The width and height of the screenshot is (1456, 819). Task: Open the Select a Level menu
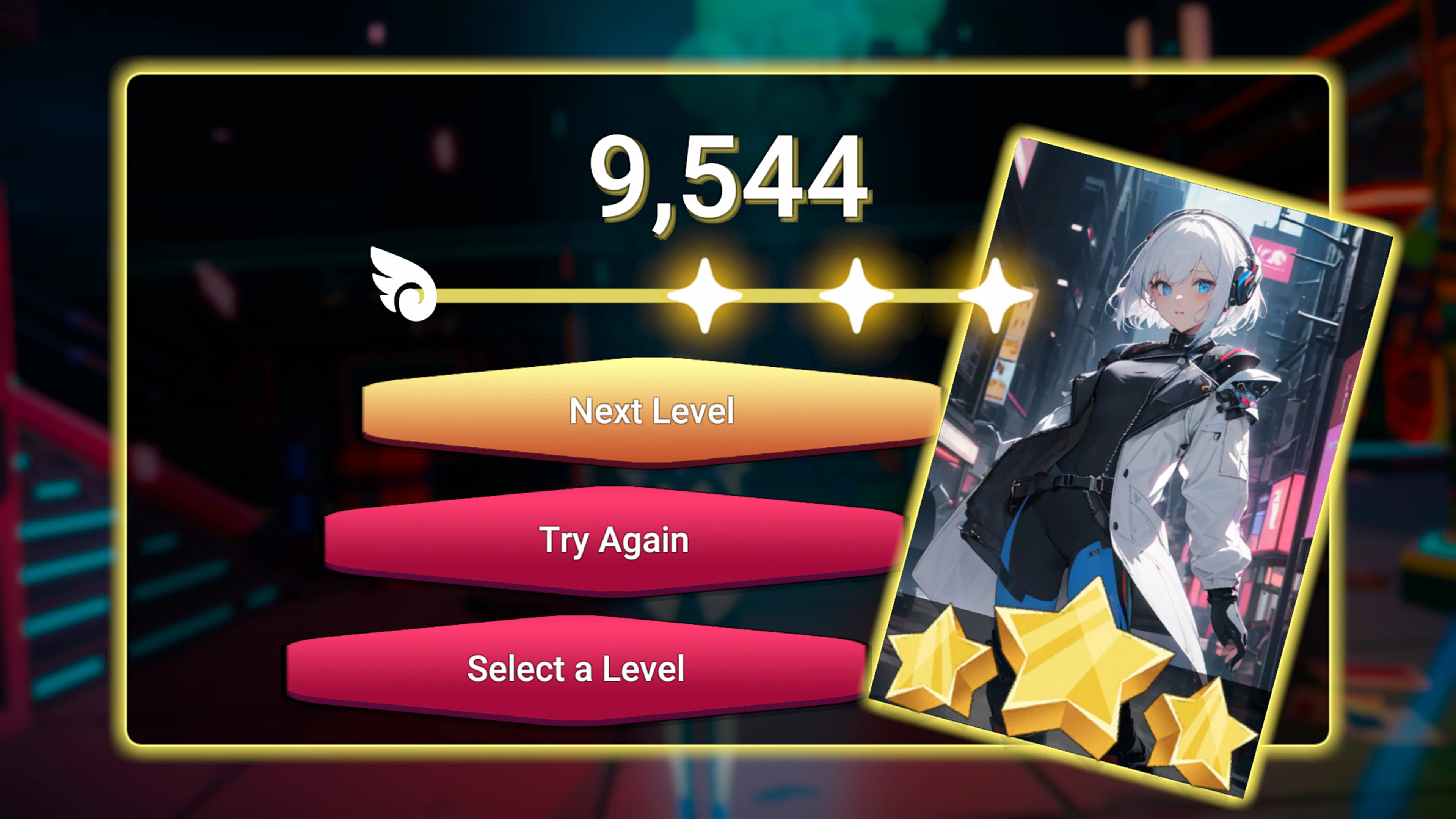[576, 669]
